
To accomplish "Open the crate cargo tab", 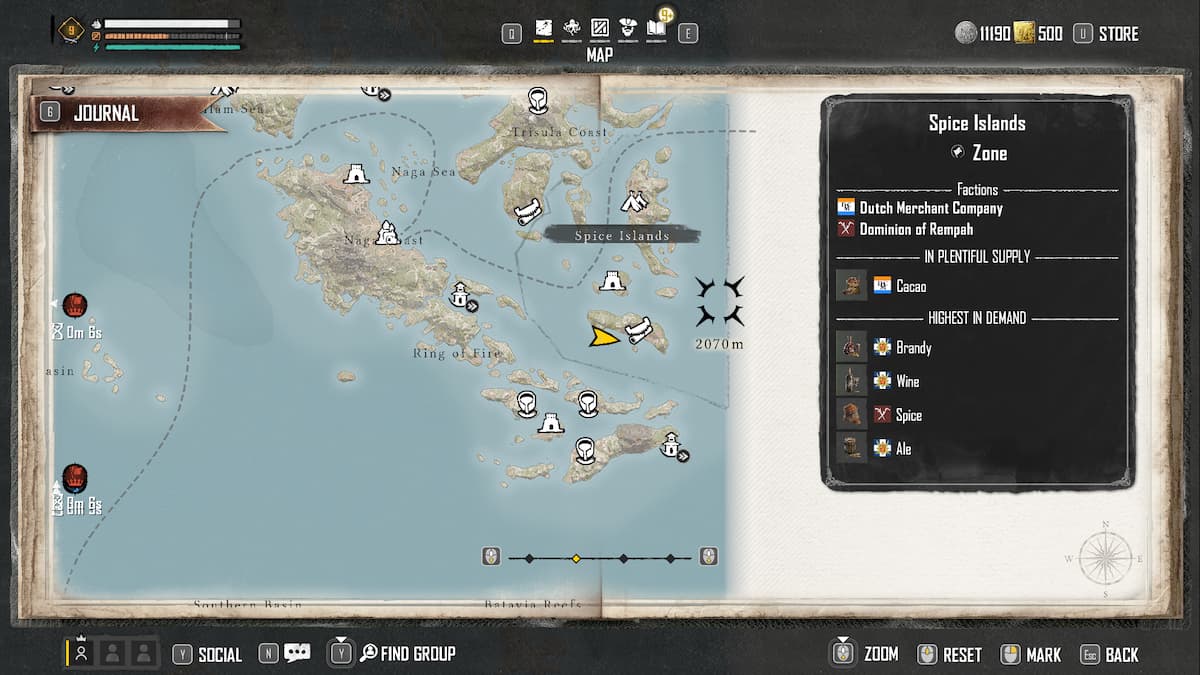I will click(x=600, y=30).
